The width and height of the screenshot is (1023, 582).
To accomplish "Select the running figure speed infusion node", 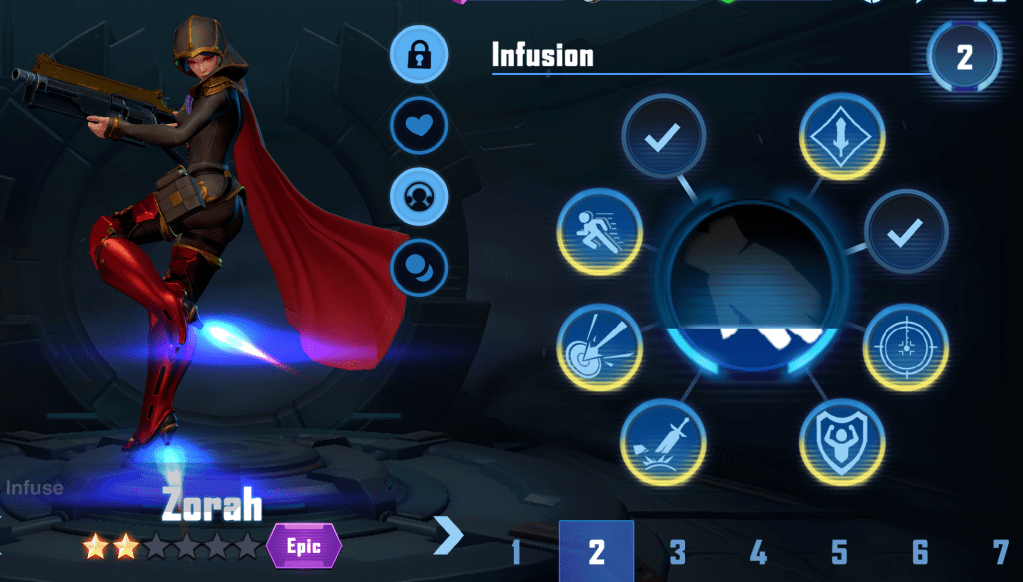I will pos(598,232).
